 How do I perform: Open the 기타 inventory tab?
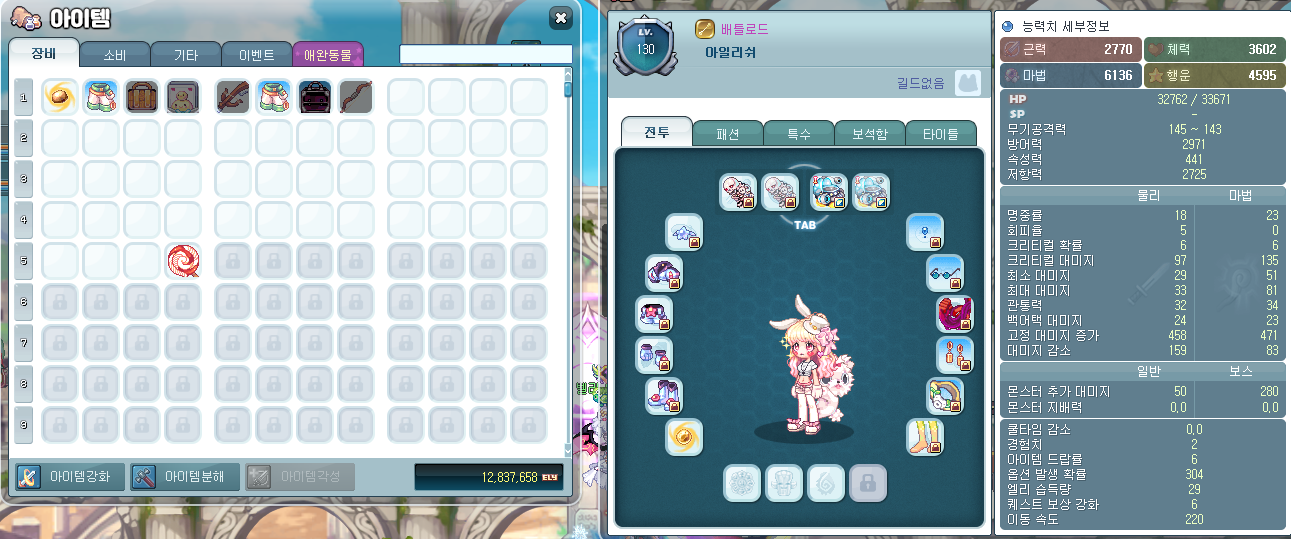[185, 54]
